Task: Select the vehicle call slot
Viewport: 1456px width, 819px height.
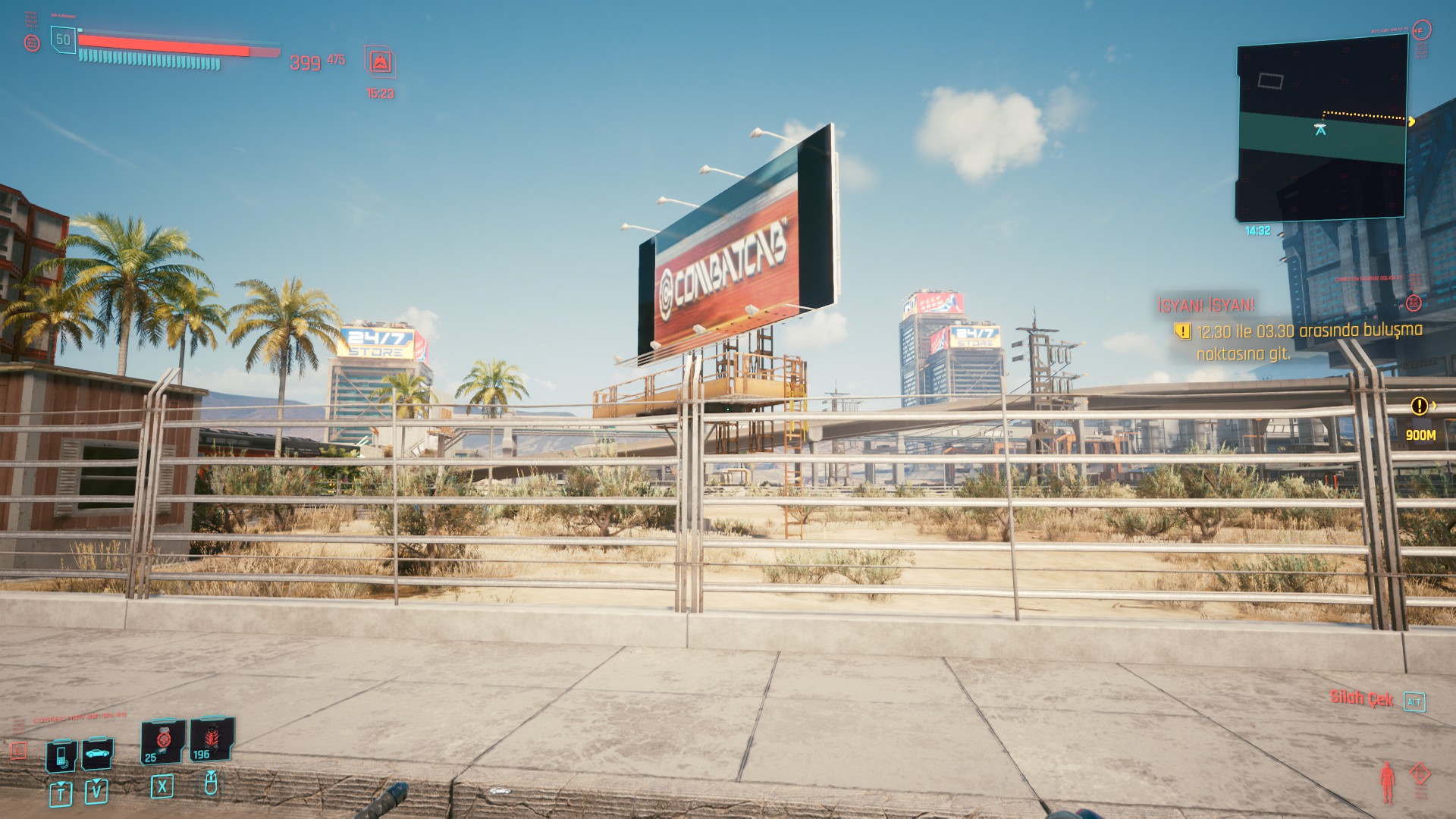Action: [x=97, y=753]
